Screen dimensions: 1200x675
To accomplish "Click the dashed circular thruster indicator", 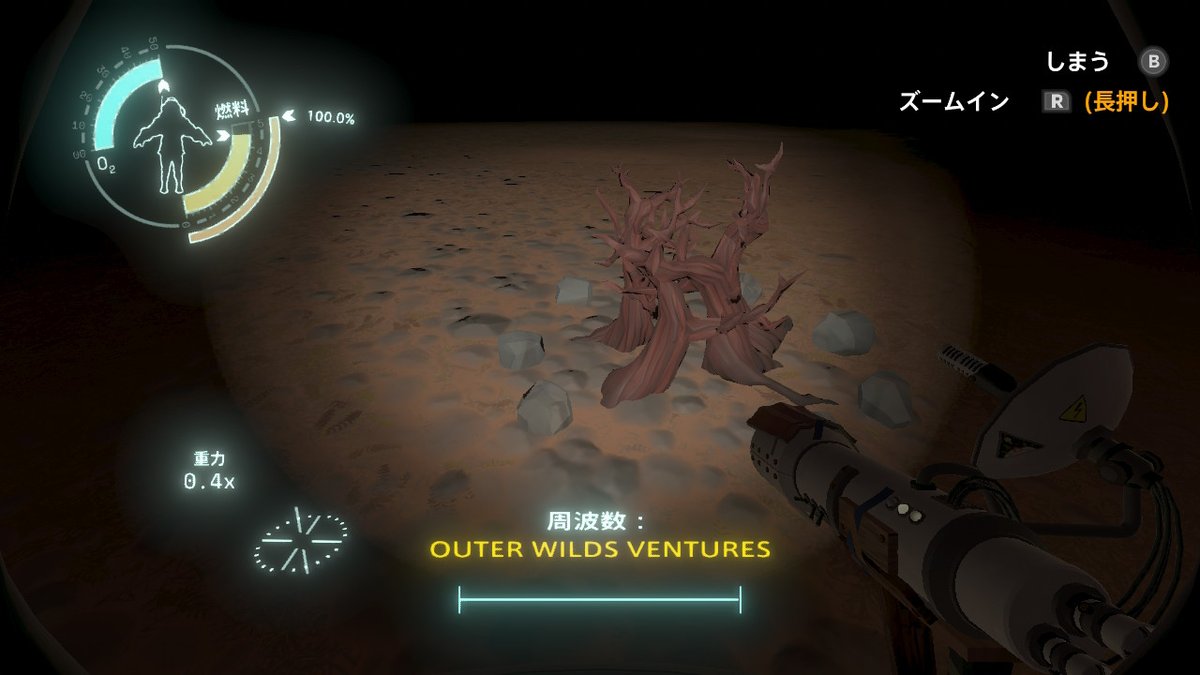I will [x=300, y=538].
